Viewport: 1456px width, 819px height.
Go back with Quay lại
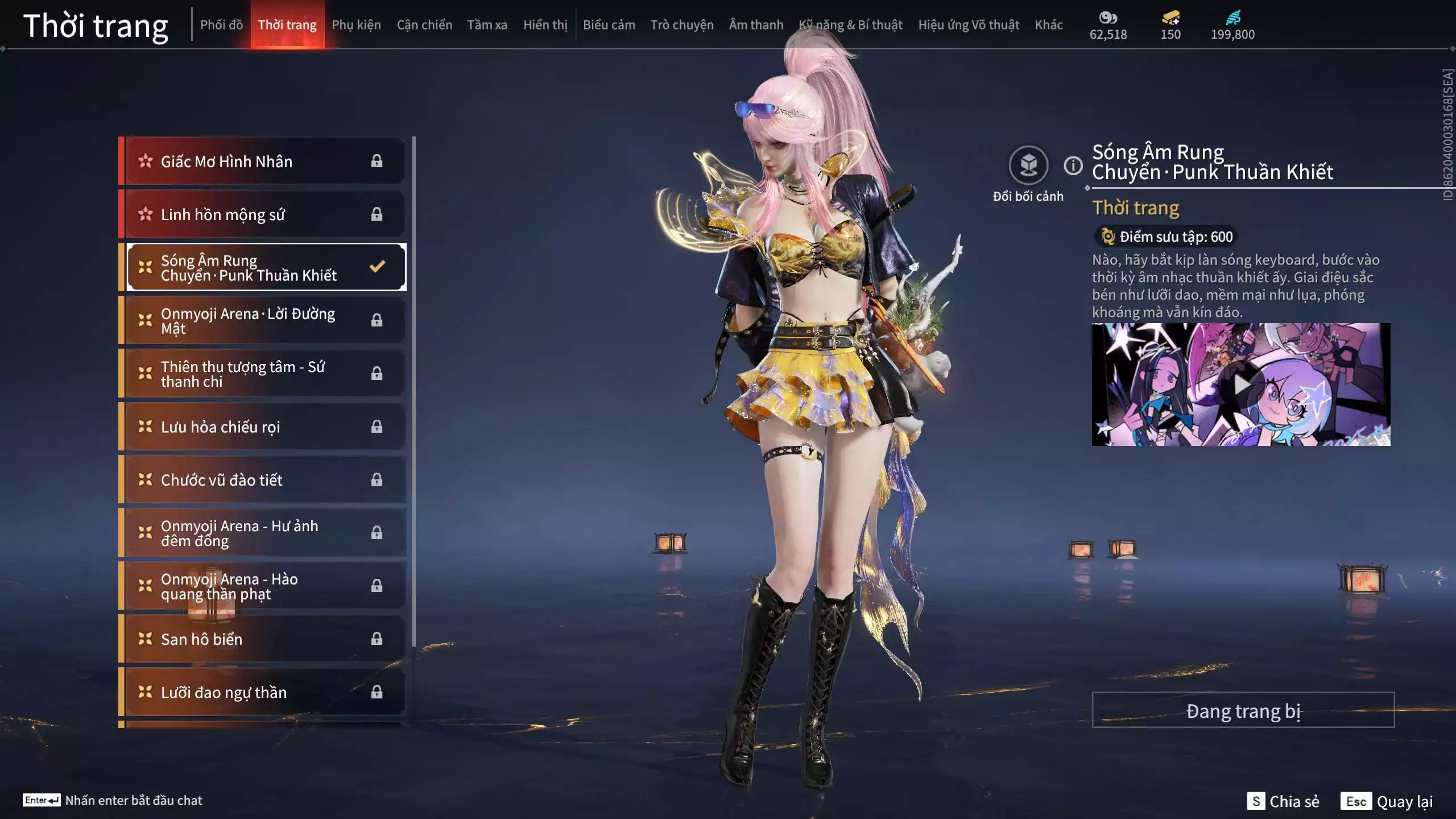pyautogui.click(x=1387, y=801)
